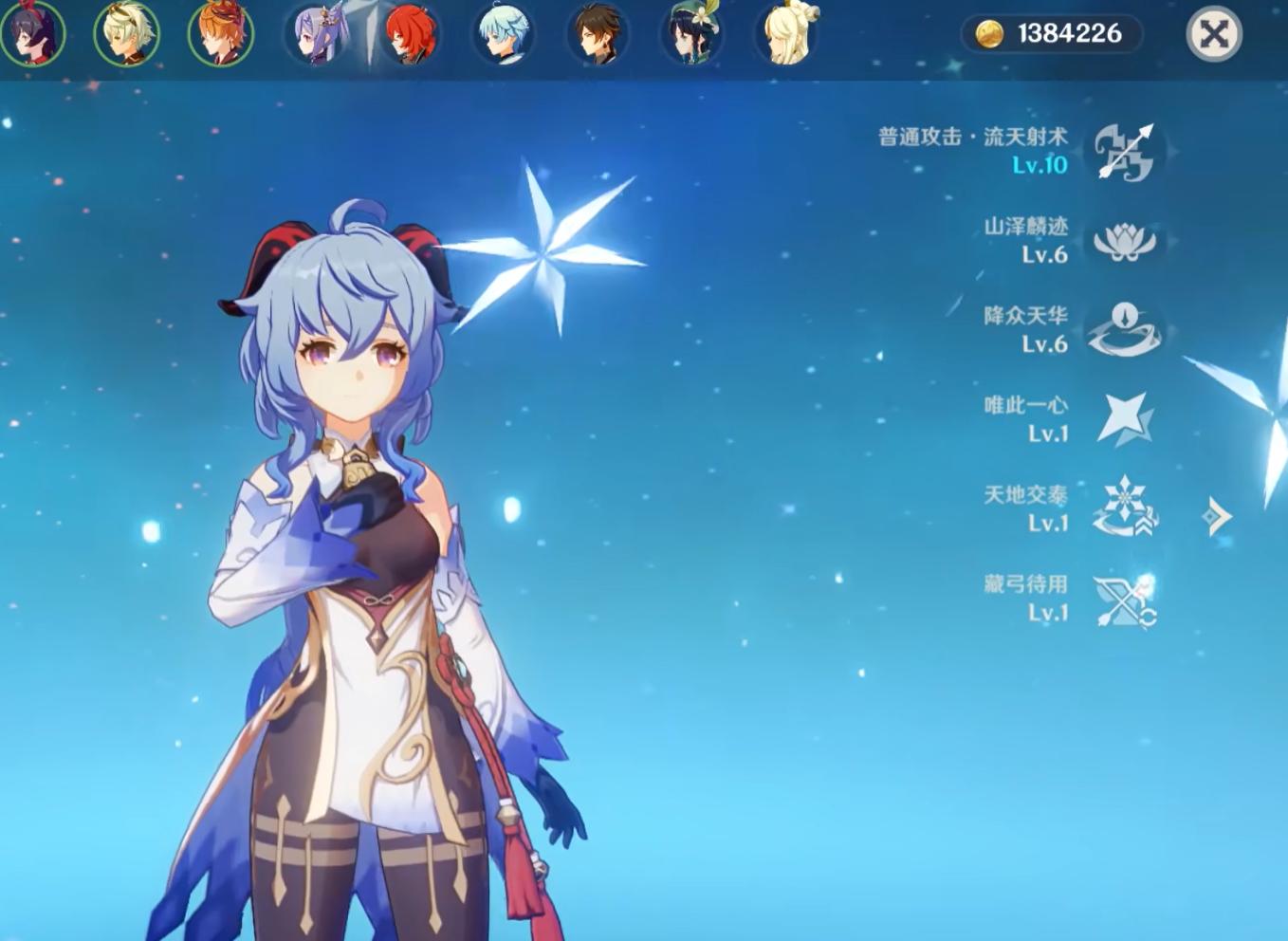Select the 山泽麟迹 lotus skill talent
This screenshot has width=1288, height=941.
1126,241
